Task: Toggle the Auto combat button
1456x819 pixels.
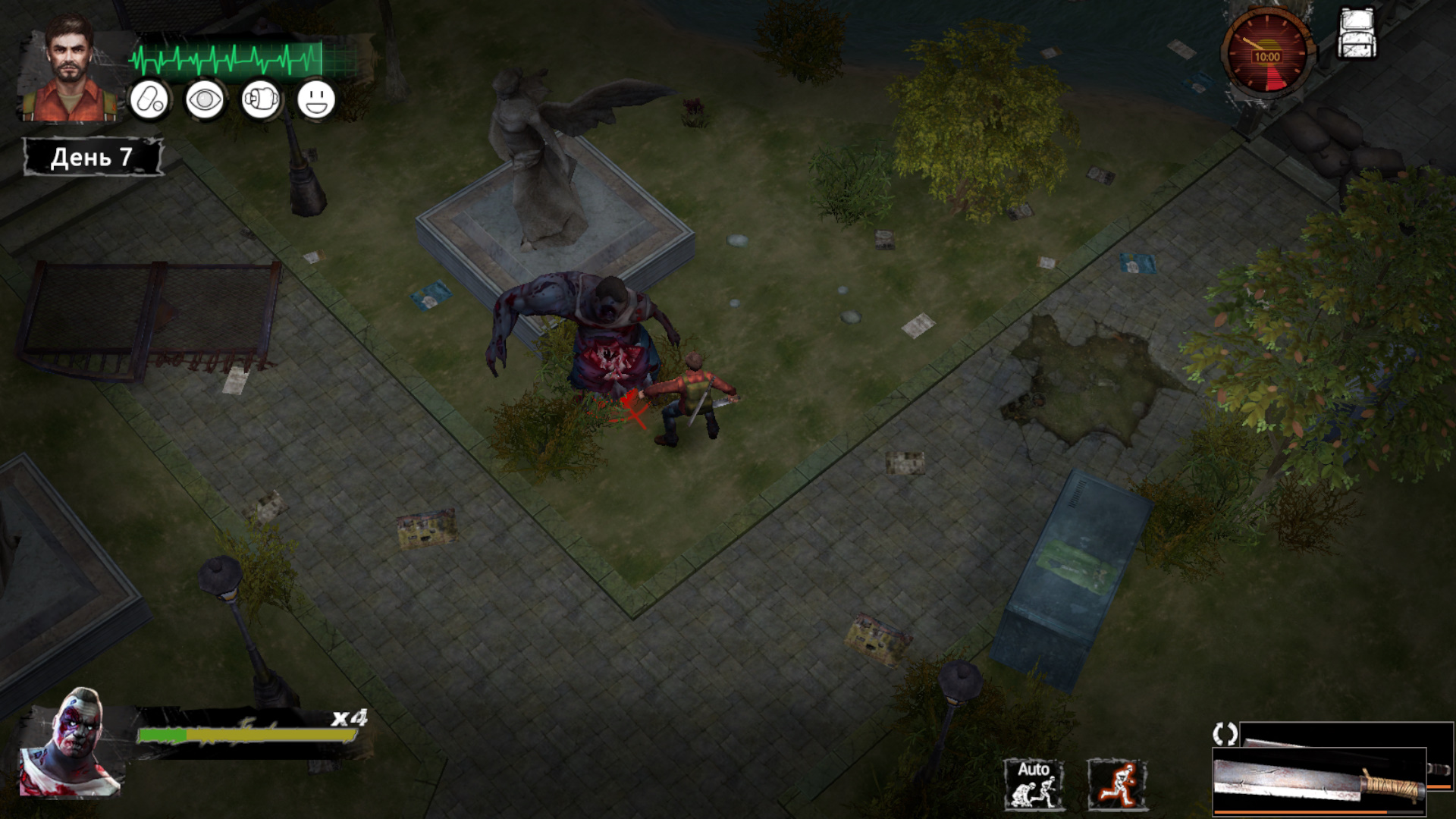Action: tap(1033, 784)
